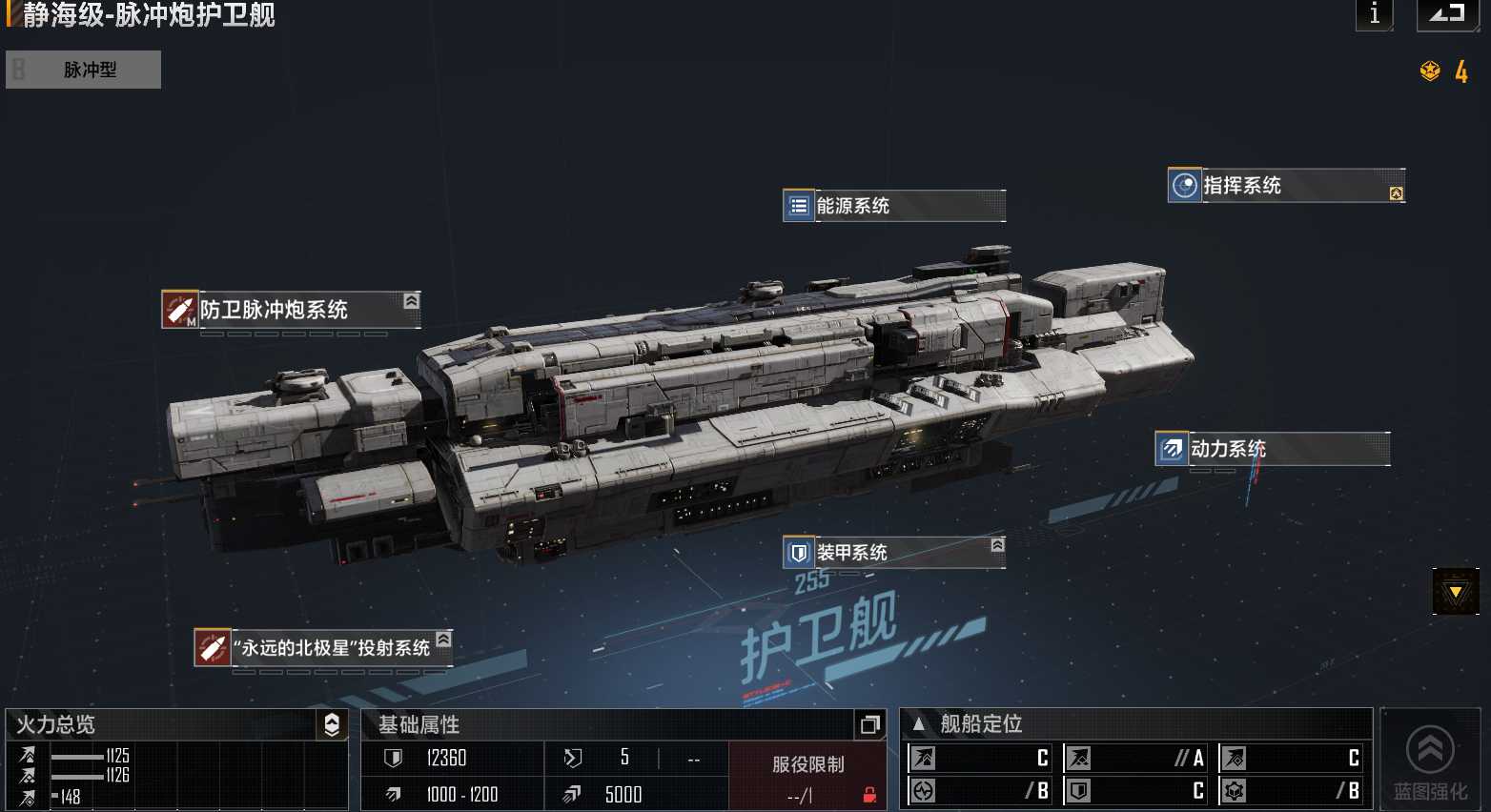Toggle the double-chevron on 火力总览 panel
The height and width of the screenshot is (812, 1491).
331,725
